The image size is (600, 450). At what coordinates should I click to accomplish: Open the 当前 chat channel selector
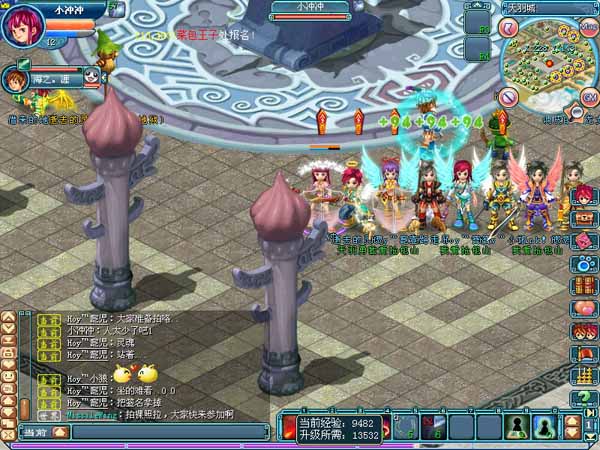pyautogui.click(x=35, y=432)
